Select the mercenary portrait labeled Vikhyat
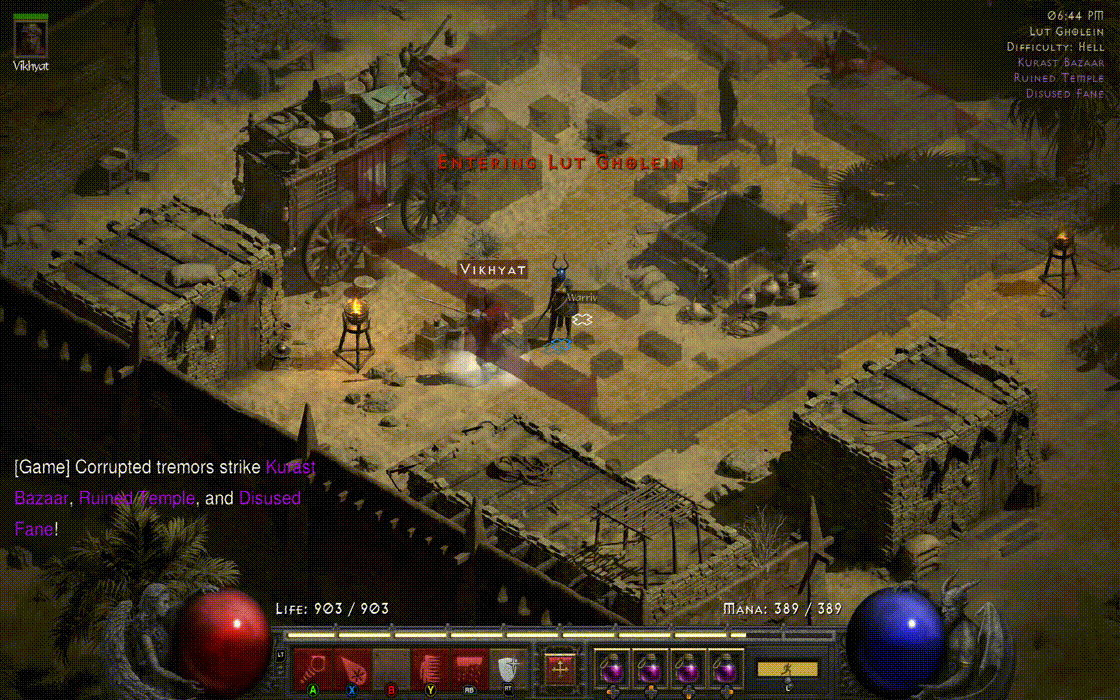 pyautogui.click(x=30, y=38)
